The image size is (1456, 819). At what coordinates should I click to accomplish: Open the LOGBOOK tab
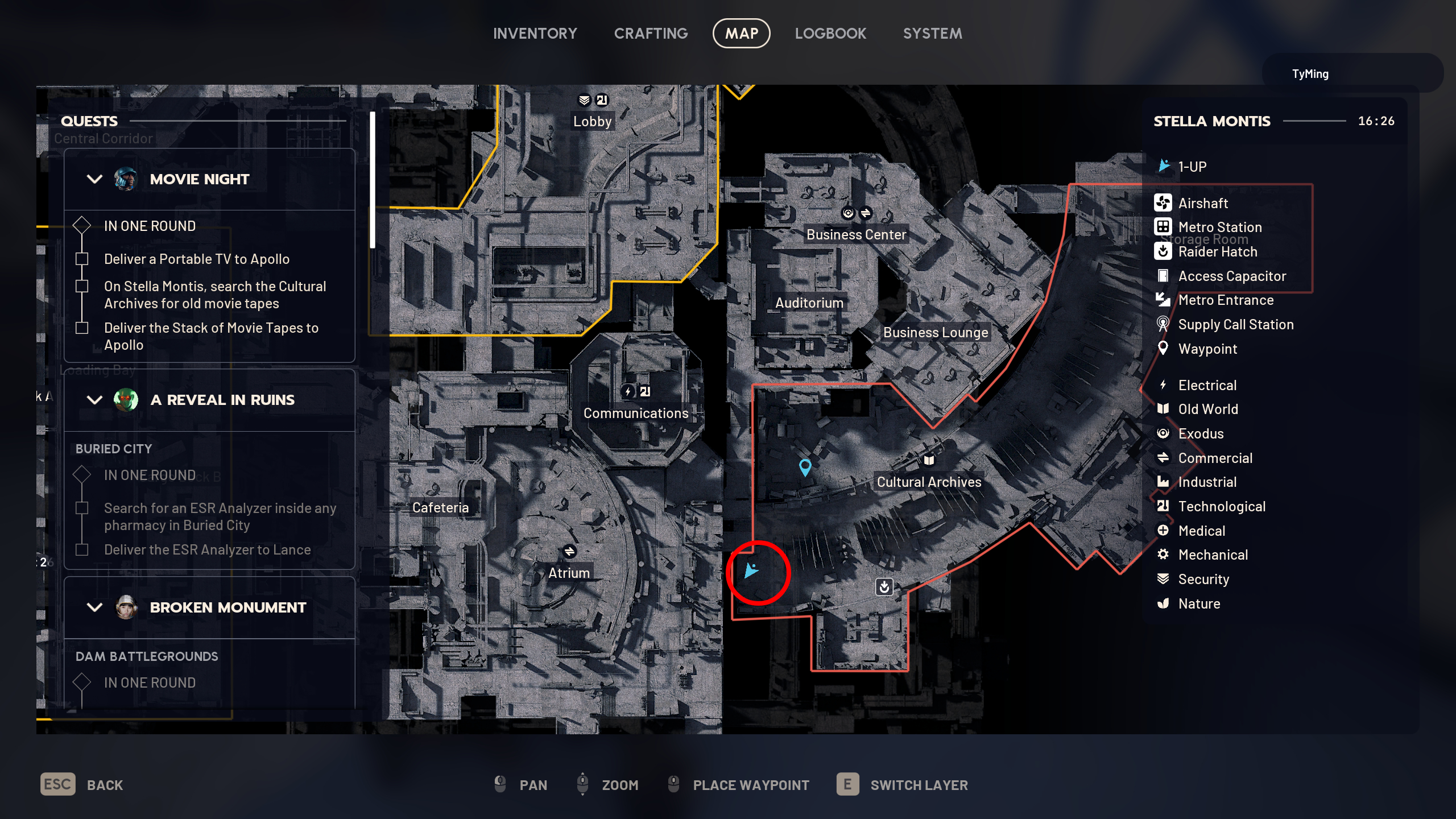[830, 33]
